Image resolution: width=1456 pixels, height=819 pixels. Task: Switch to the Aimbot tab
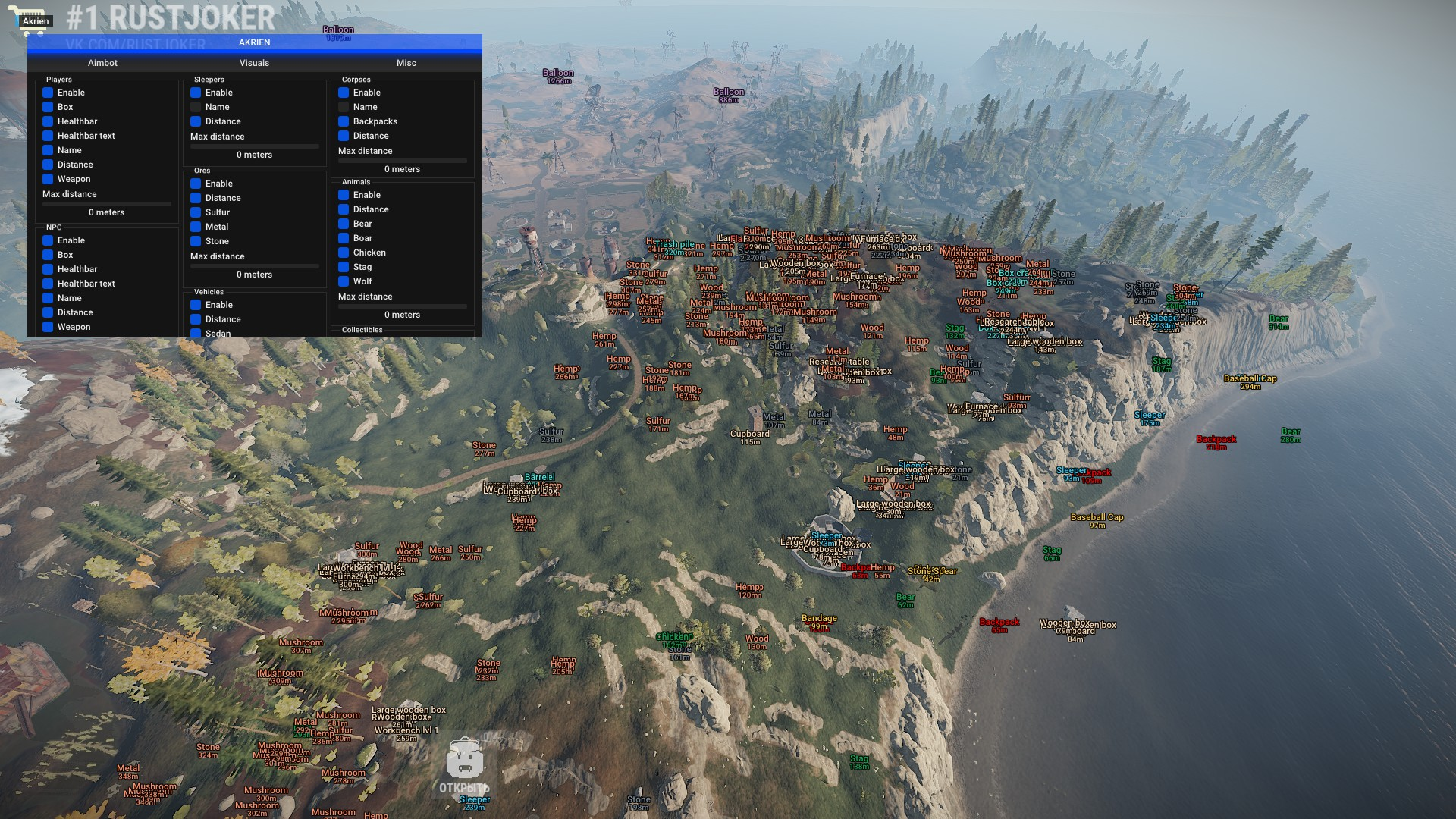102,63
